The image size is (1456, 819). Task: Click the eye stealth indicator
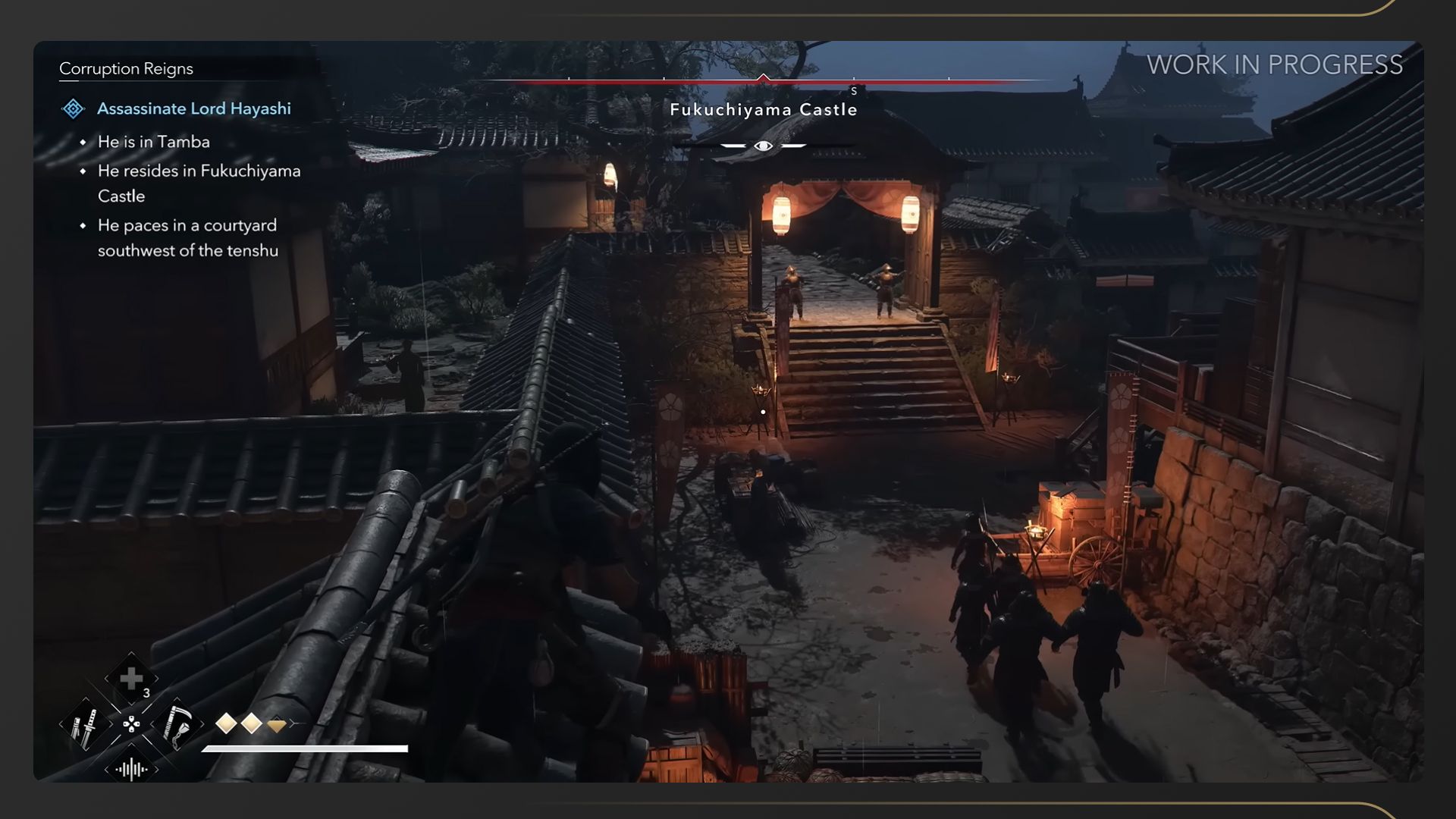point(763,146)
